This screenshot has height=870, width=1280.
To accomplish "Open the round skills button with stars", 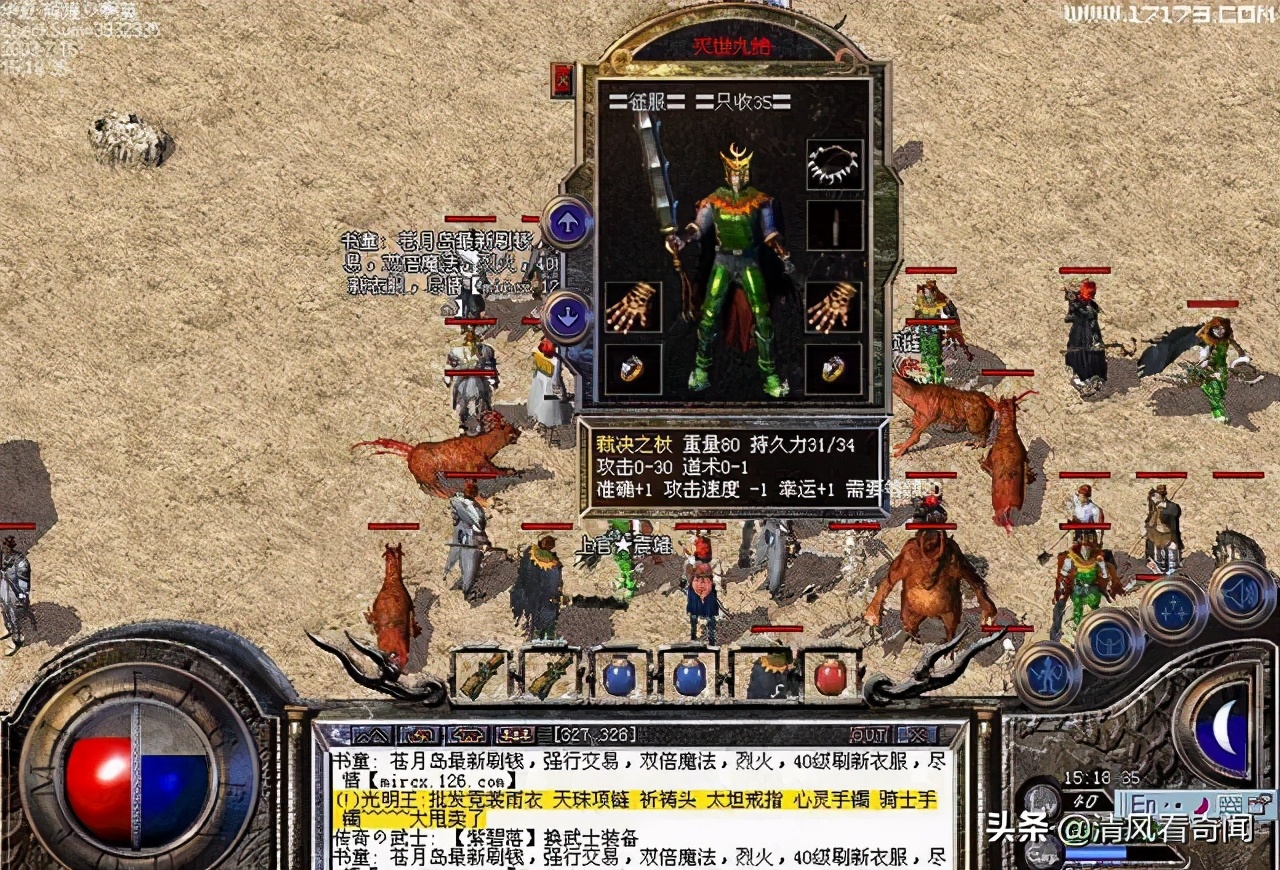I will 1174,609.
